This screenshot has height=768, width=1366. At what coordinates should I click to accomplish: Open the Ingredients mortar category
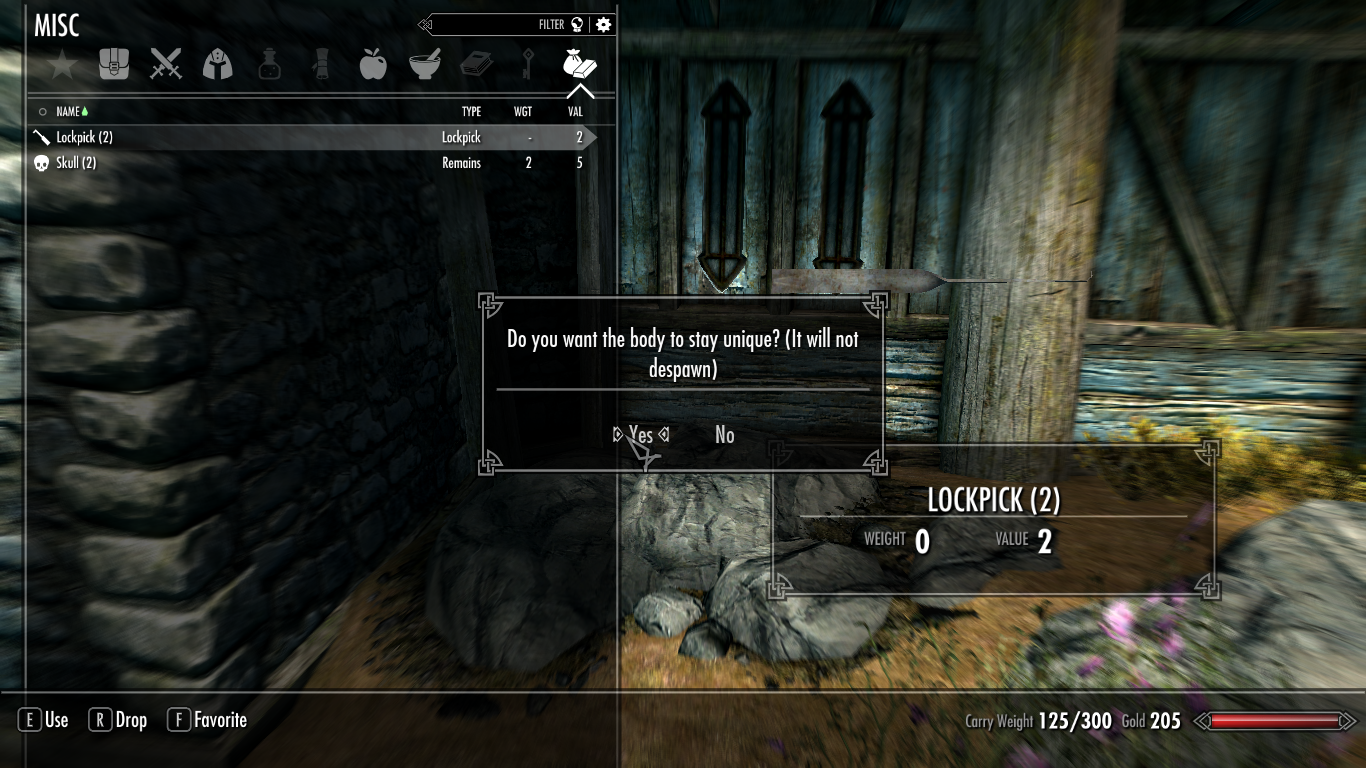coord(425,65)
